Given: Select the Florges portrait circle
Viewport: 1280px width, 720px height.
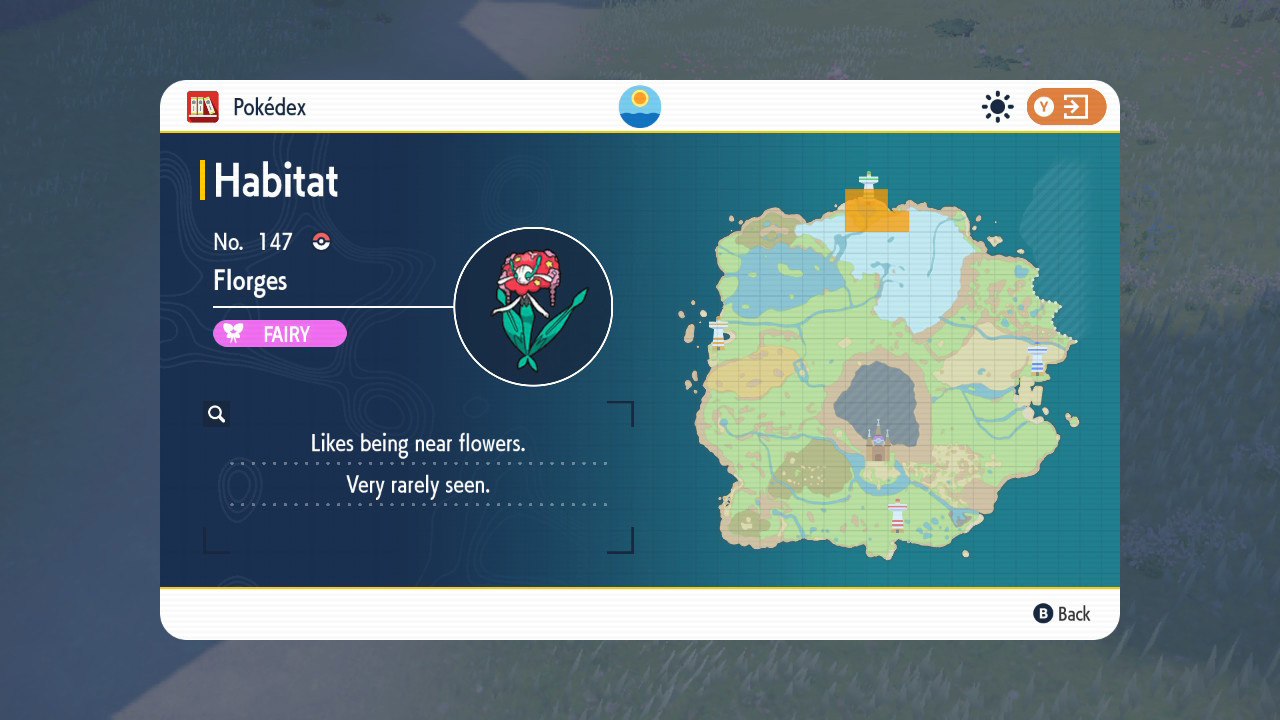Looking at the screenshot, I should click(x=533, y=307).
